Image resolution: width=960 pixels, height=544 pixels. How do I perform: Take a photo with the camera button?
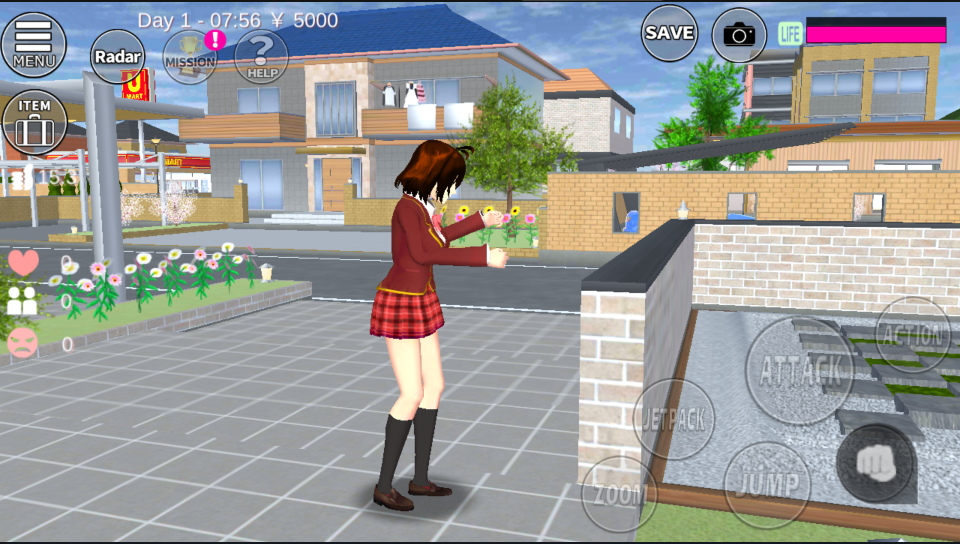739,35
